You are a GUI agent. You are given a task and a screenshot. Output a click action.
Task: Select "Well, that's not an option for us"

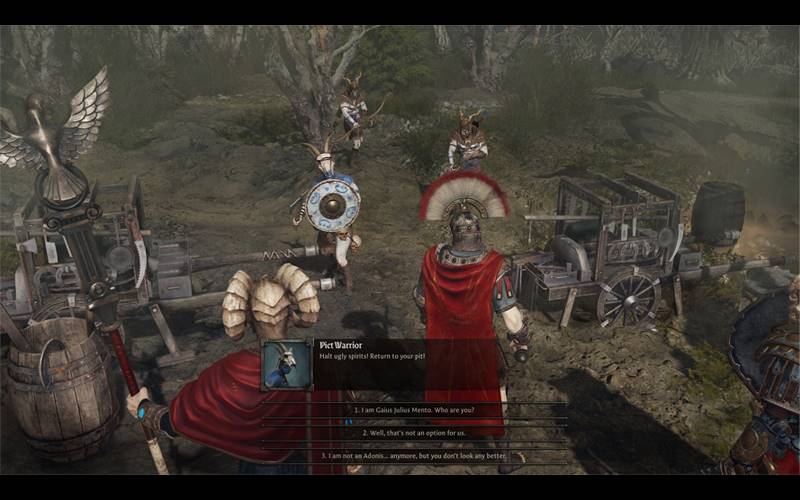point(414,433)
